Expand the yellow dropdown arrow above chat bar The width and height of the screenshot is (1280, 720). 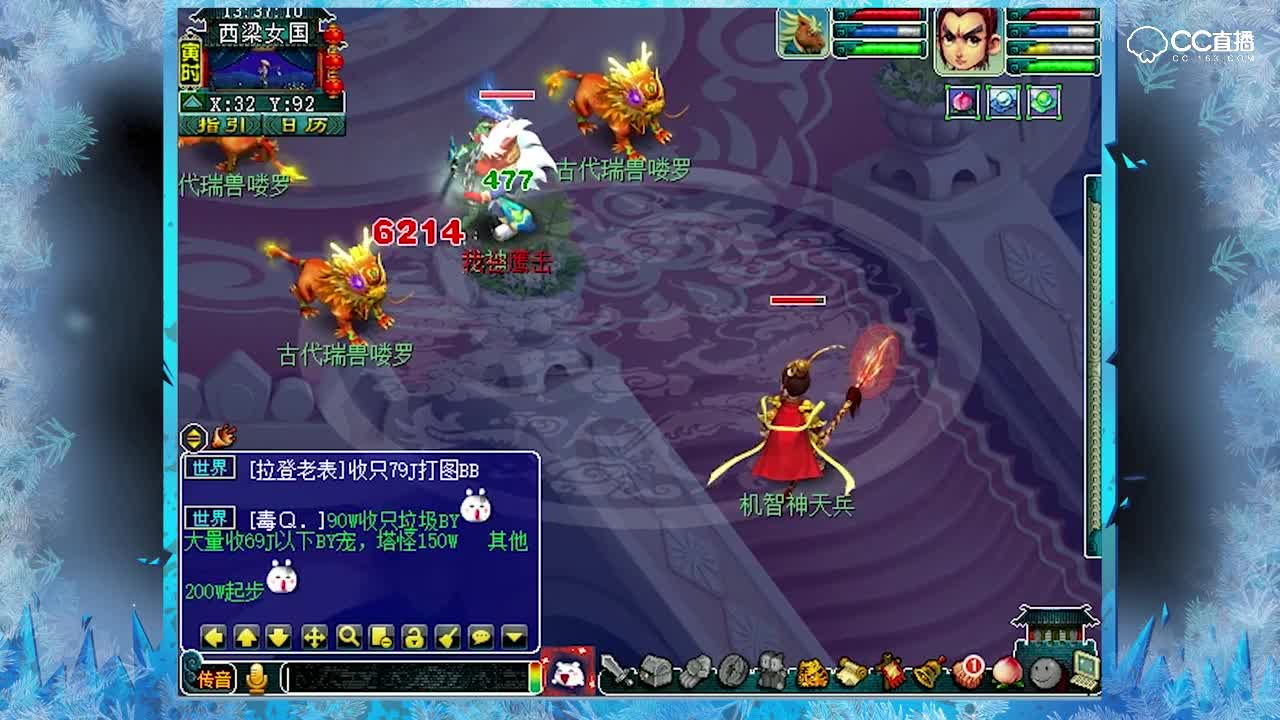513,636
